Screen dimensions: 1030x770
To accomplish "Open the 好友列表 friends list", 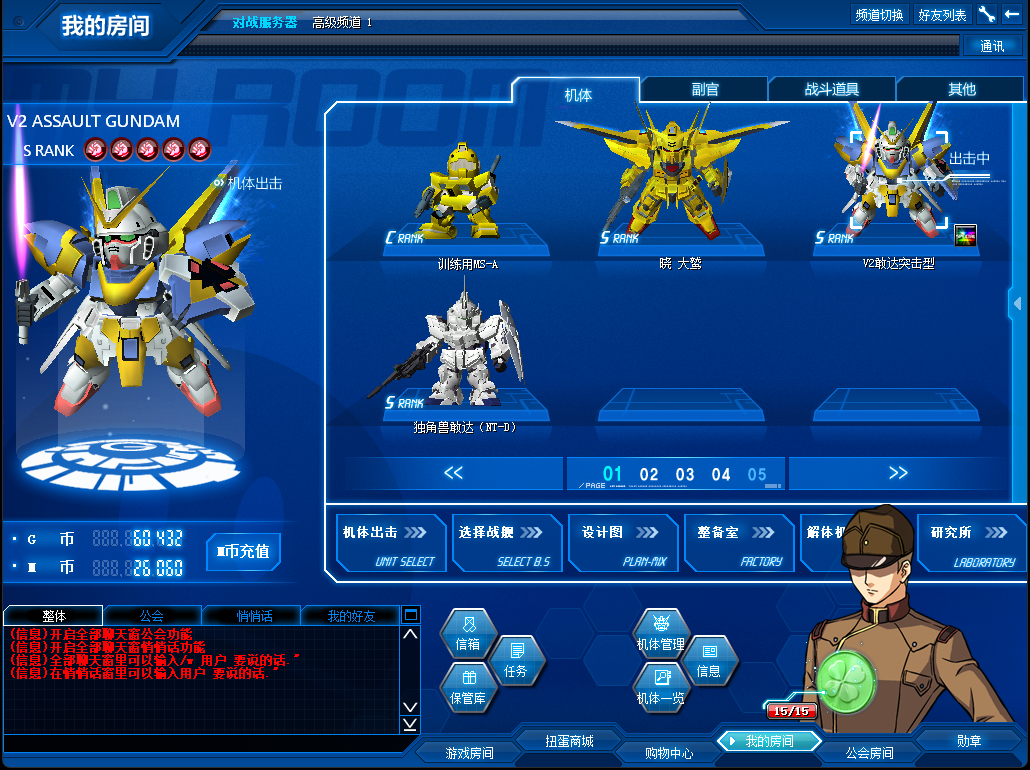I will pyautogui.click(x=942, y=15).
